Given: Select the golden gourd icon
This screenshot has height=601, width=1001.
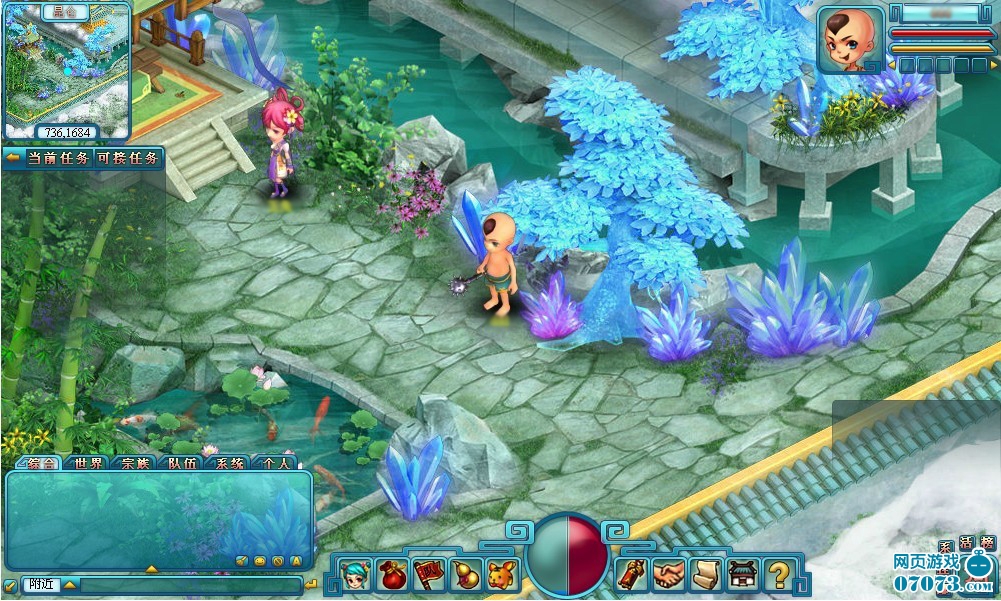Looking at the screenshot, I should (x=464, y=574).
